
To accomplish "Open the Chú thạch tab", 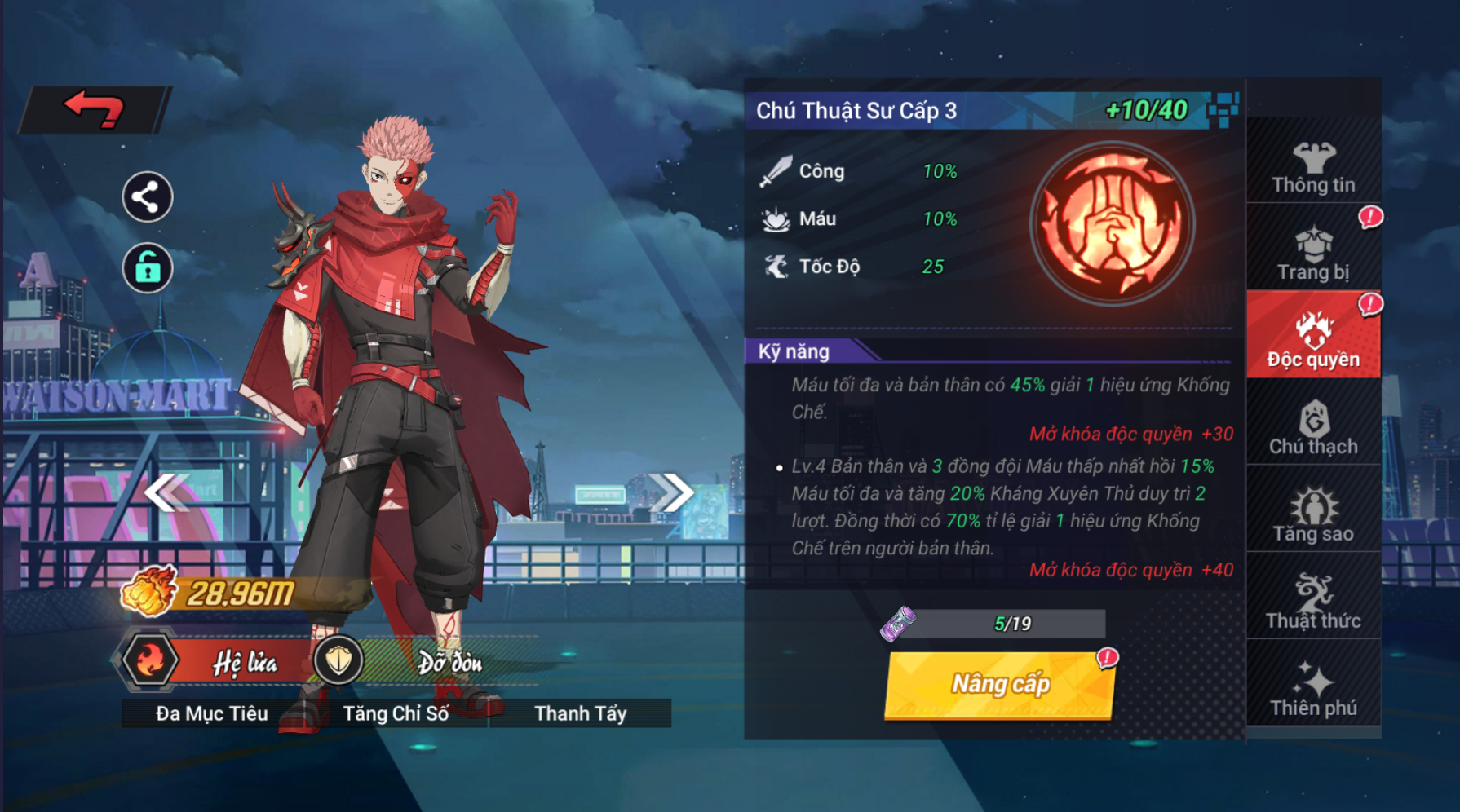I will (x=1313, y=428).
